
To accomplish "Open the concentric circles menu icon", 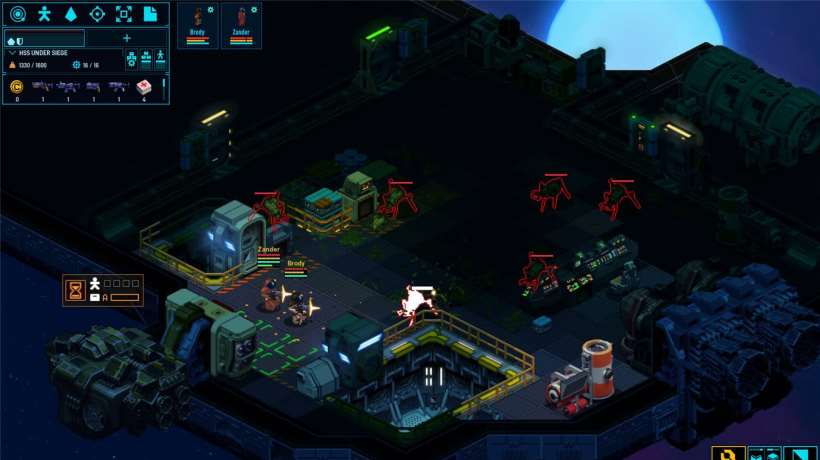I will coord(17,14).
